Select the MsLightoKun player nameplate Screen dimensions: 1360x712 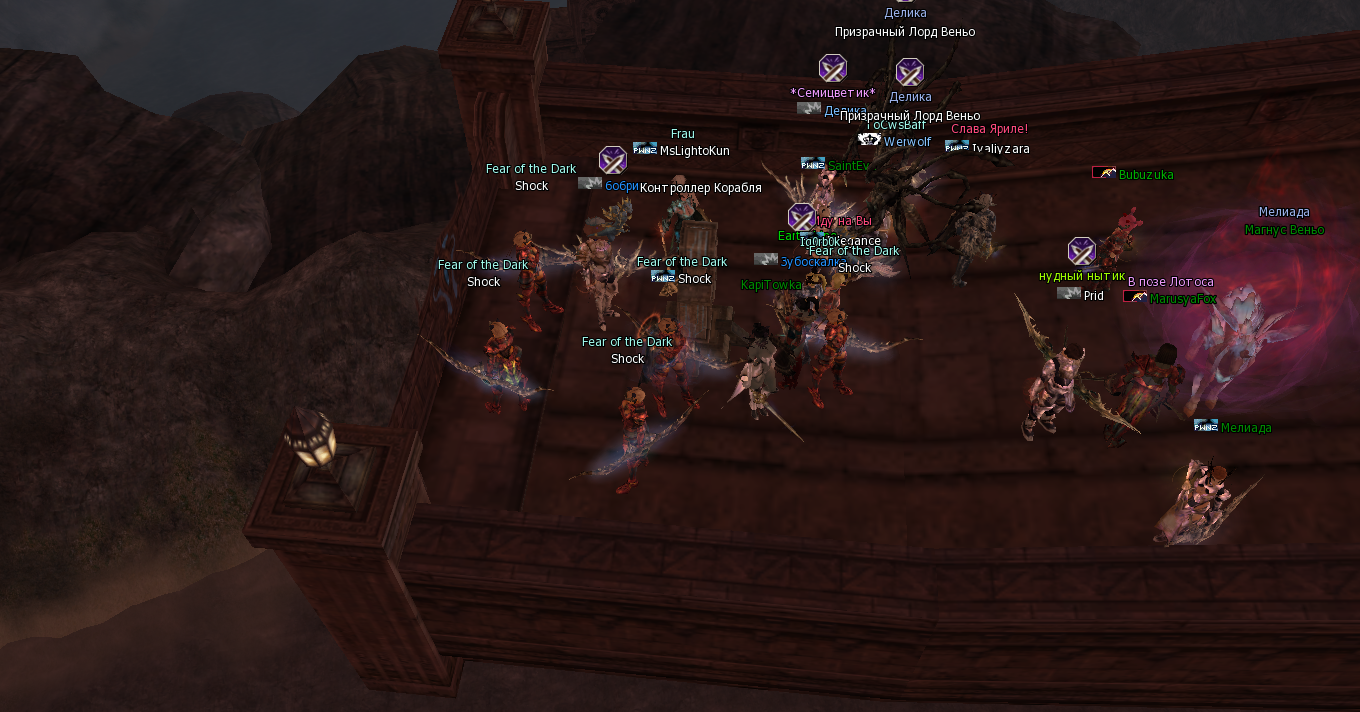[x=694, y=151]
